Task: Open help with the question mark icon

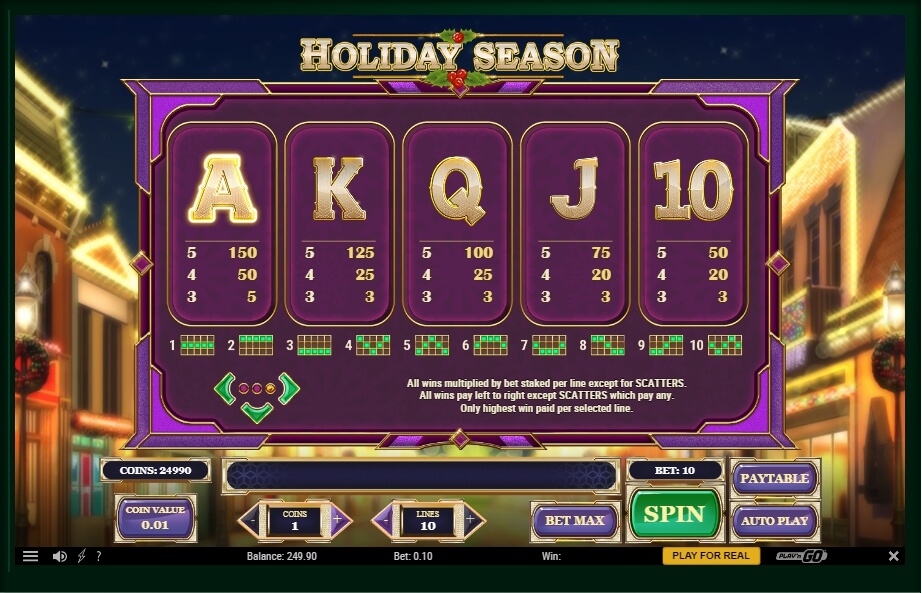Action: 98,556
